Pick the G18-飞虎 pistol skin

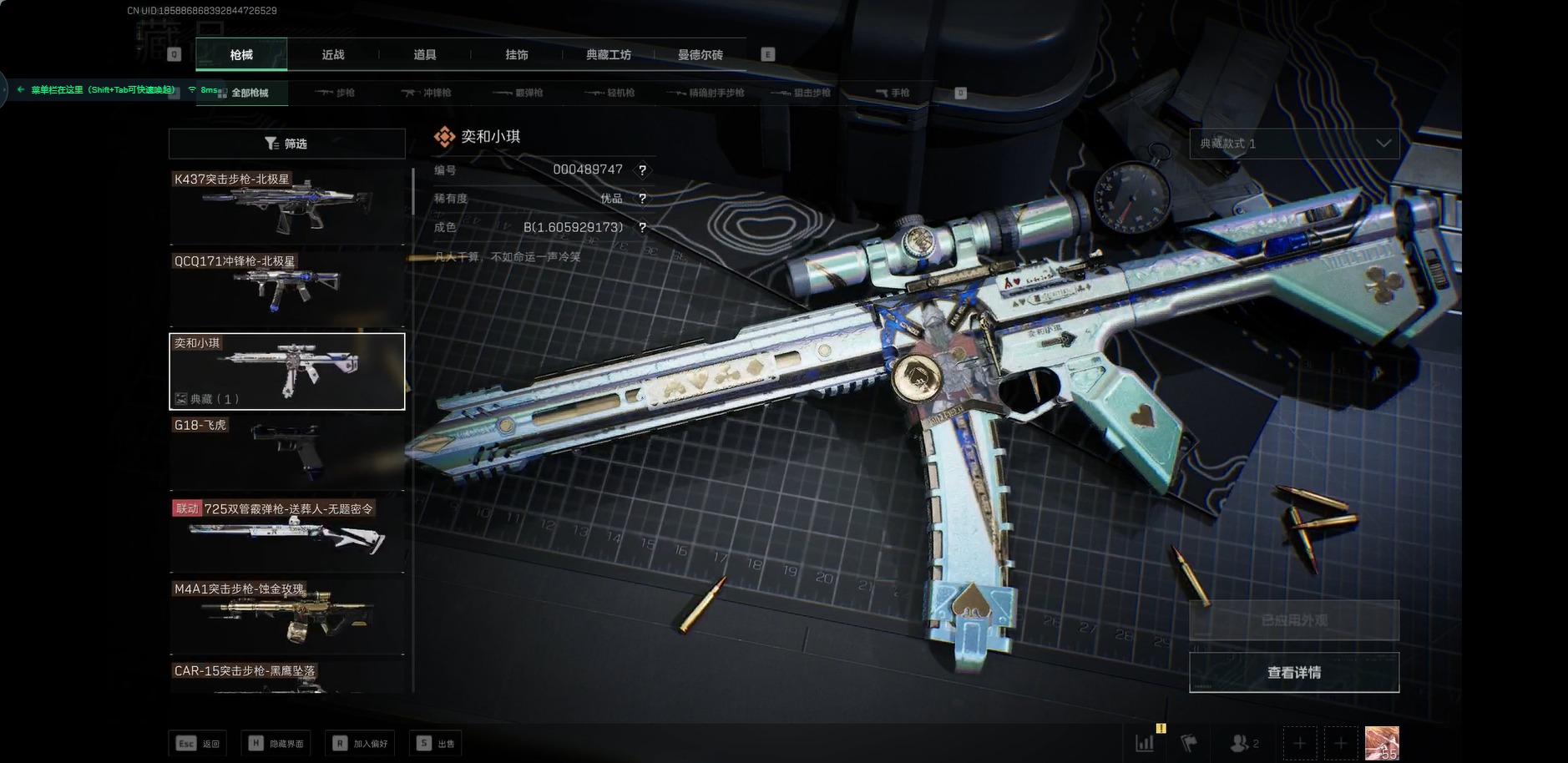[286, 452]
